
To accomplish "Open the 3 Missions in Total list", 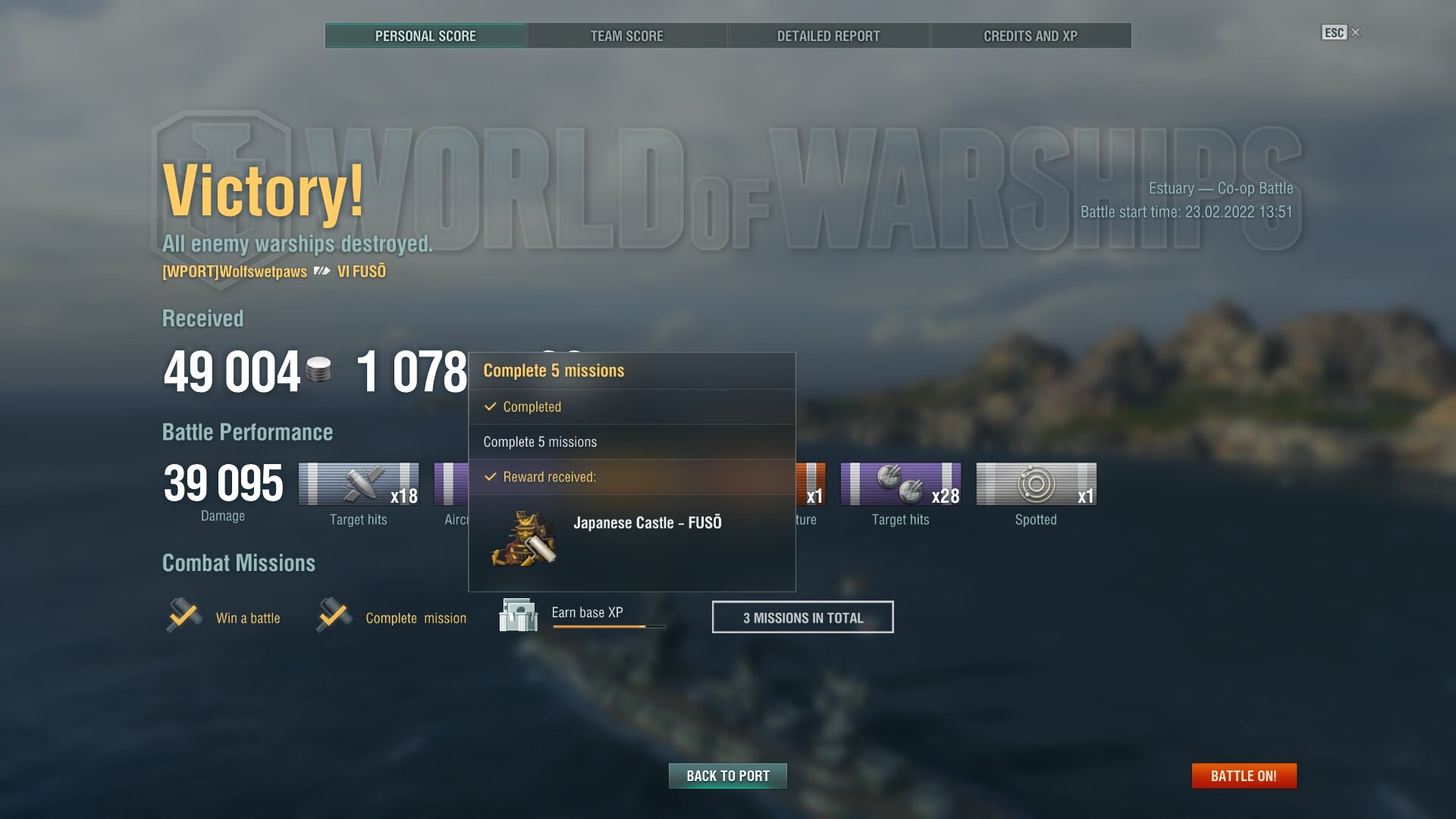I will point(802,617).
